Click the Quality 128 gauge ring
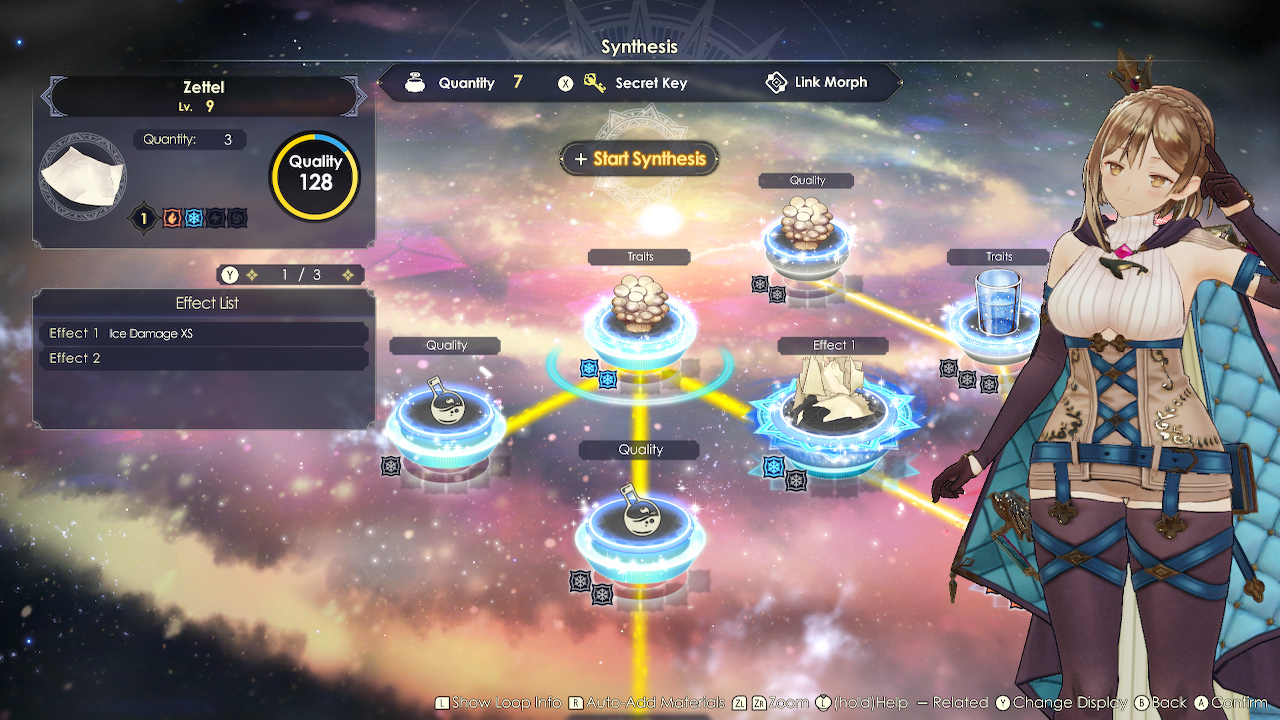The width and height of the screenshot is (1280, 720). pyautogui.click(x=315, y=175)
